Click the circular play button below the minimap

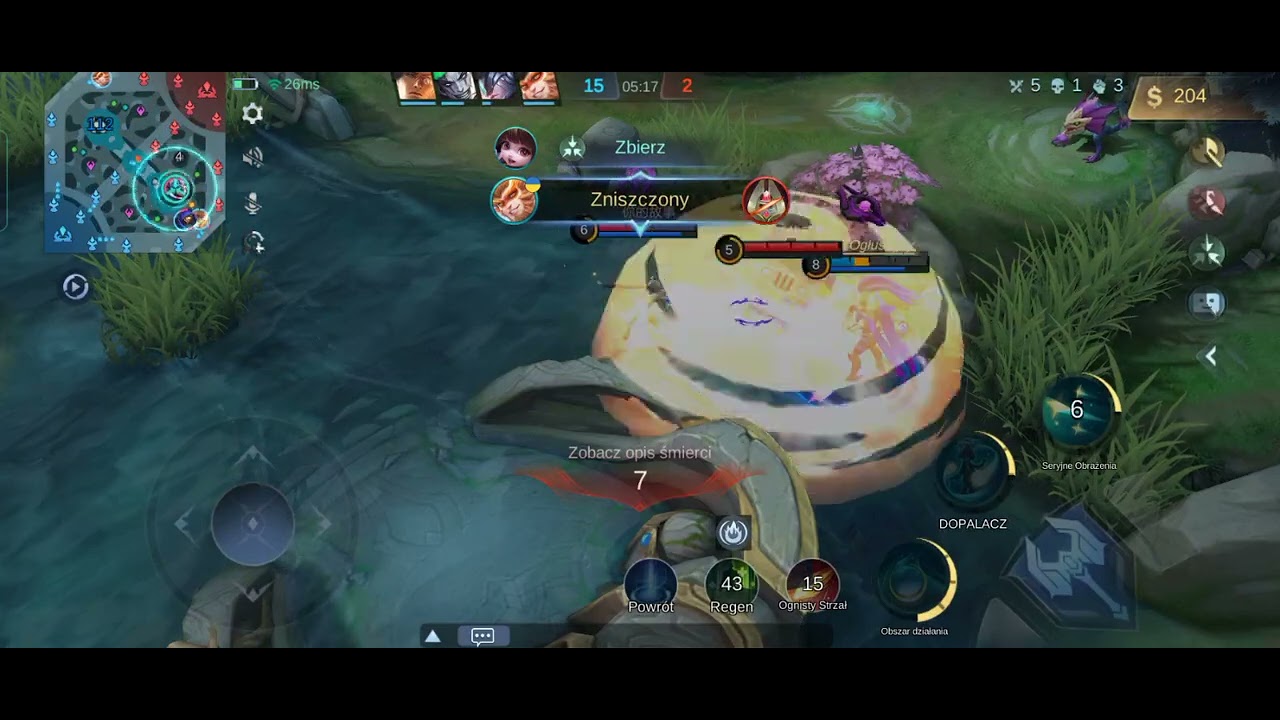tap(75, 288)
